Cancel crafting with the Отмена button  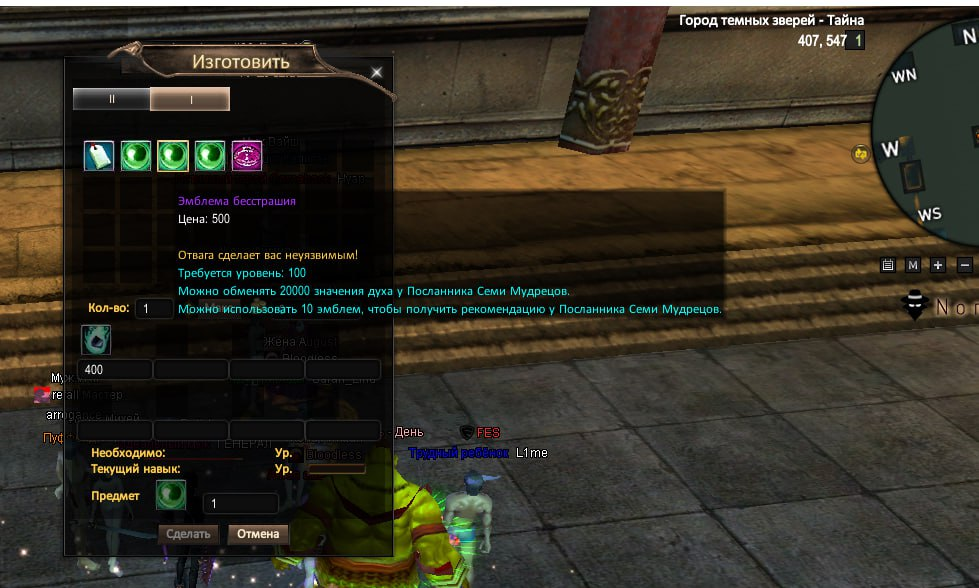[258, 534]
